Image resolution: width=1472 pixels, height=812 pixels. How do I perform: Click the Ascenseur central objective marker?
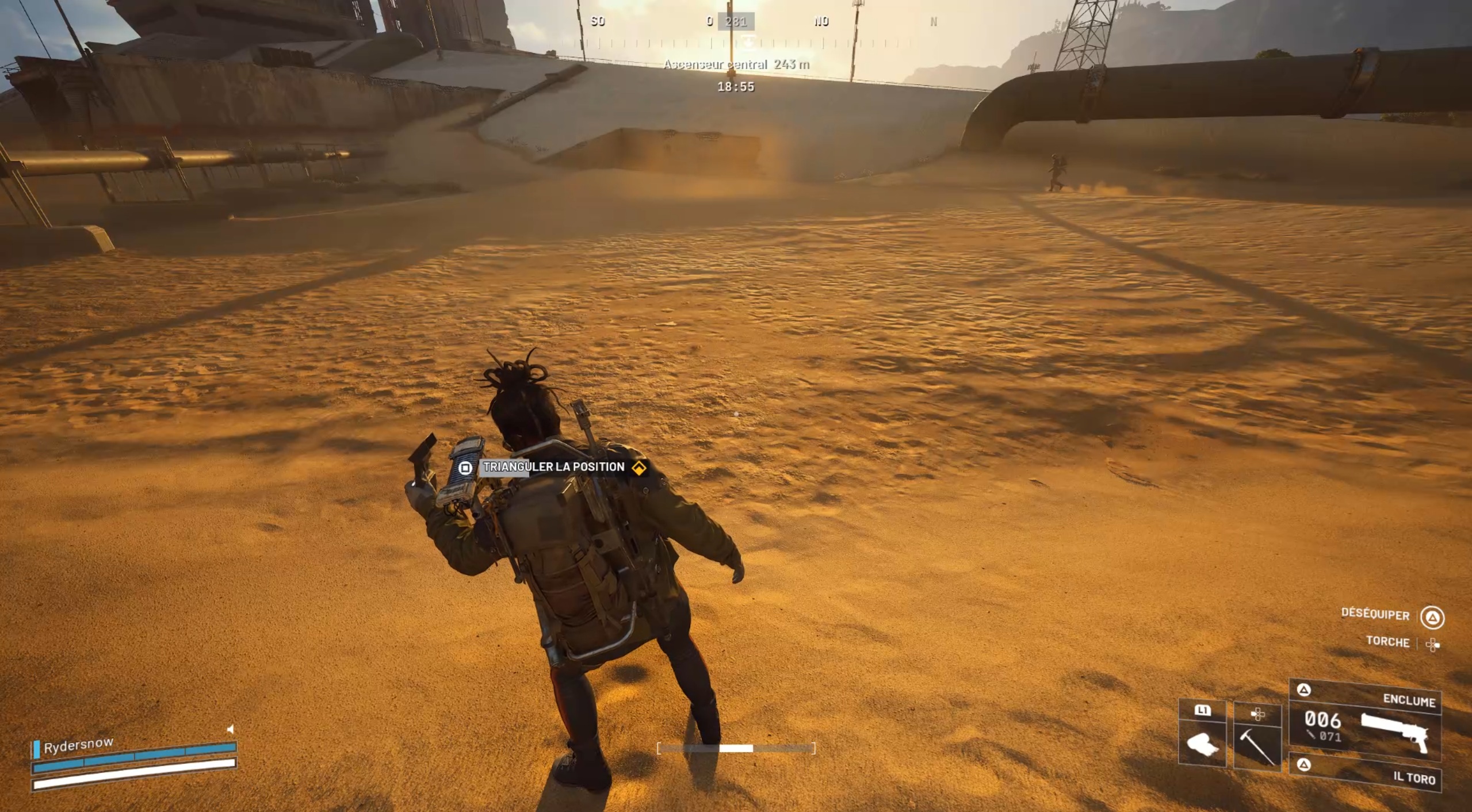click(x=736, y=64)
